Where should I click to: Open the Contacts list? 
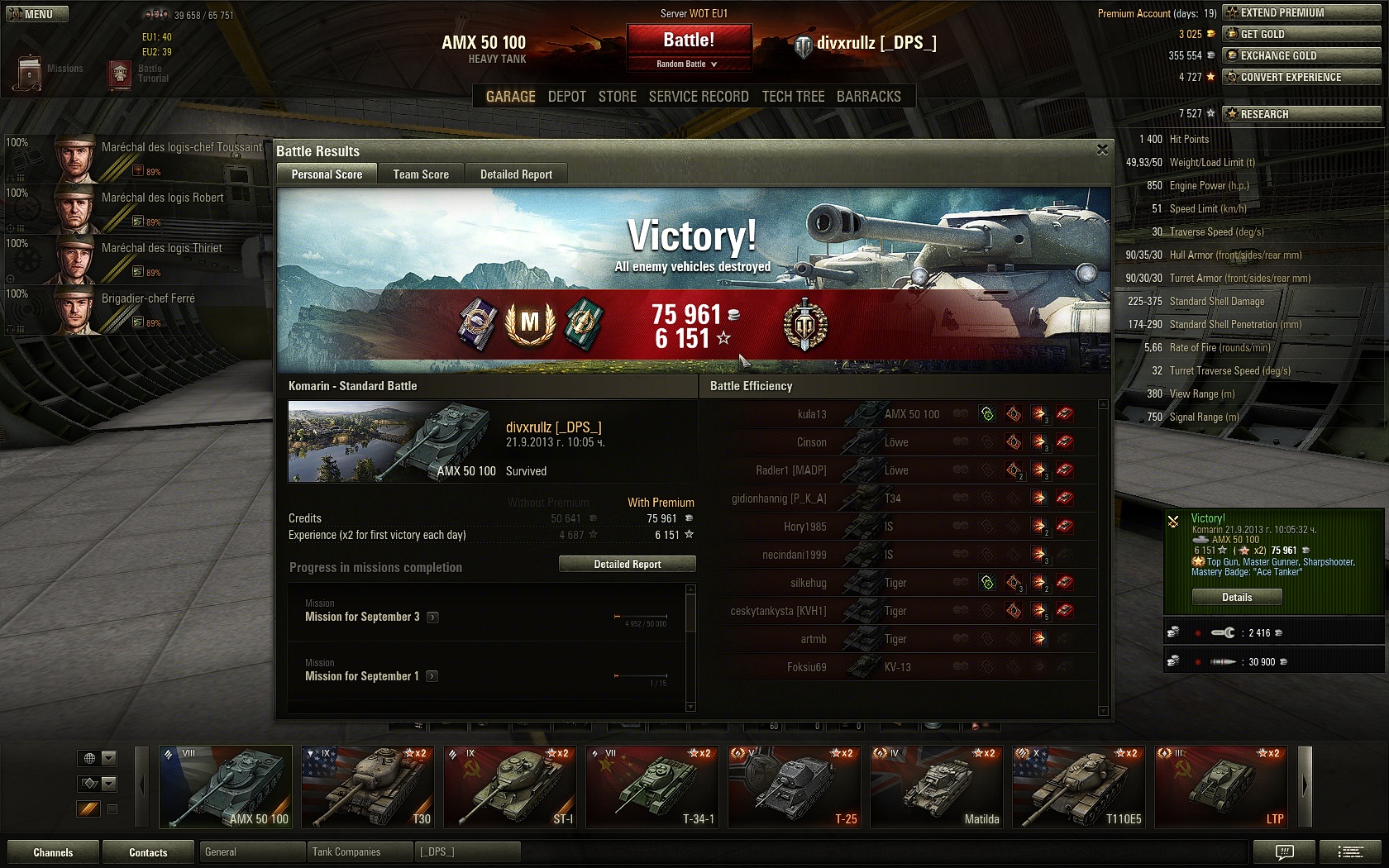(x=148, y=852)
